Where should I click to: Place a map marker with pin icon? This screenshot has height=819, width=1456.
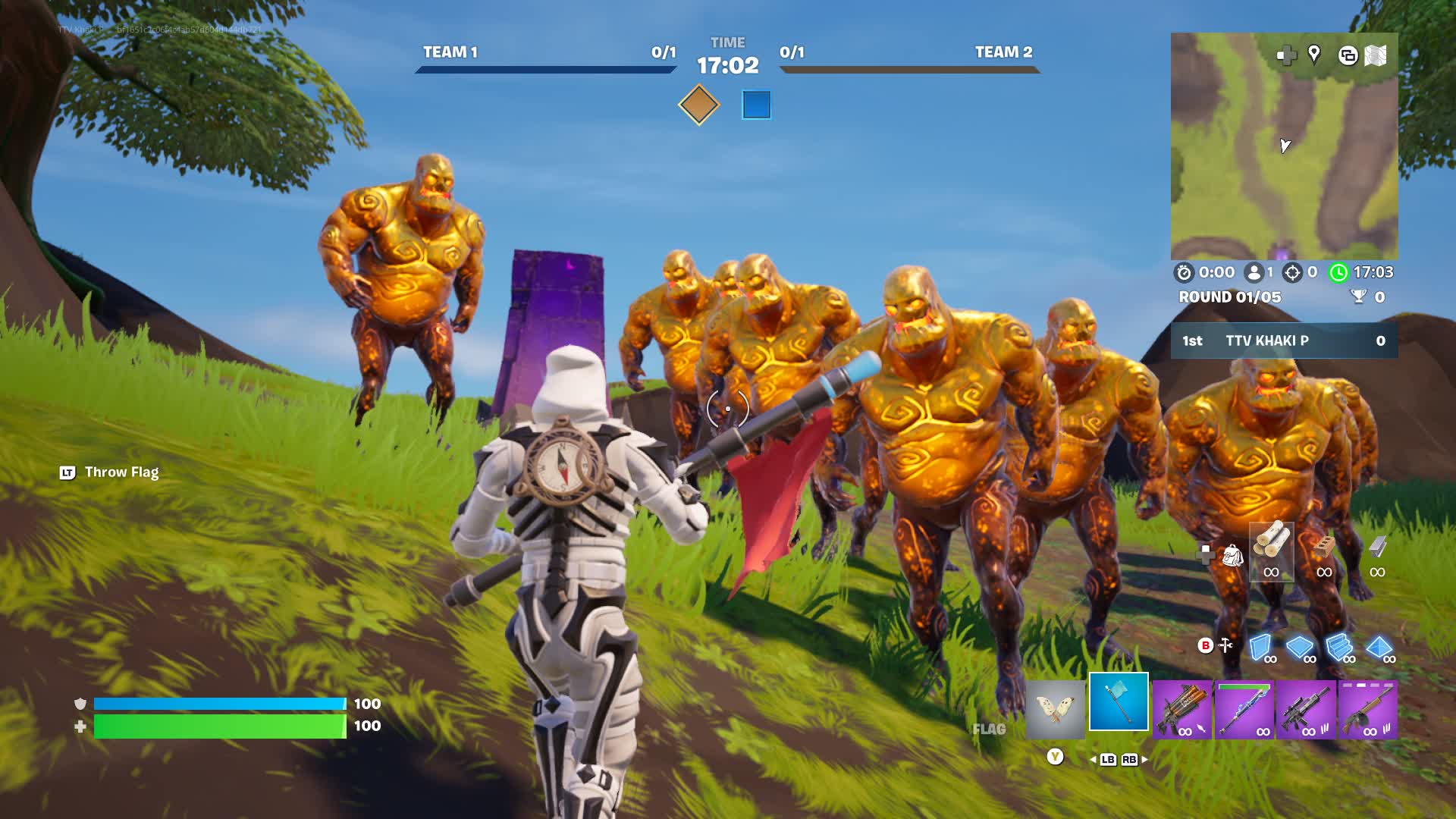pos(1314,54)
